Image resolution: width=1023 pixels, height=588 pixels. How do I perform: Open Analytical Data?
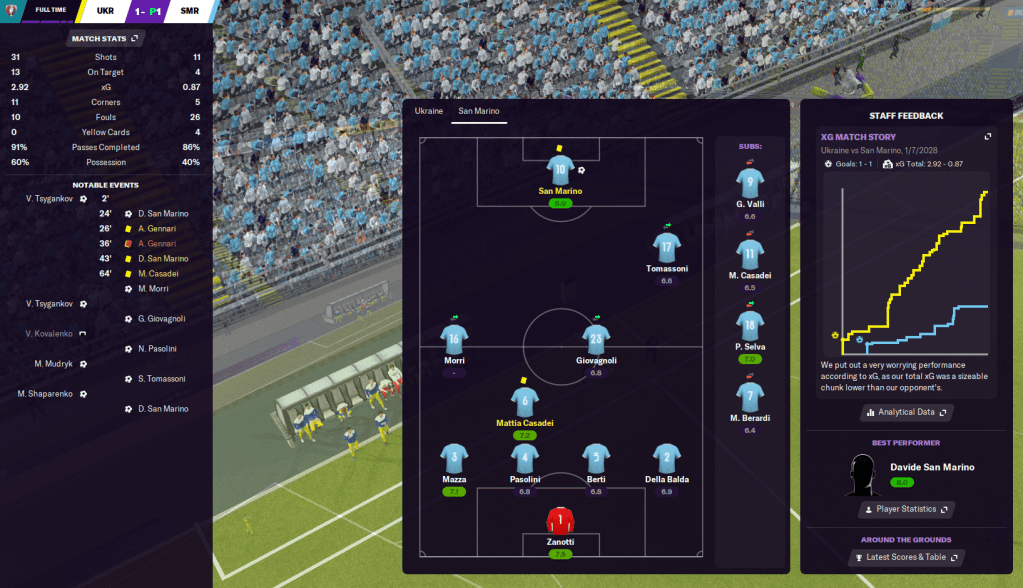[907, 412]
